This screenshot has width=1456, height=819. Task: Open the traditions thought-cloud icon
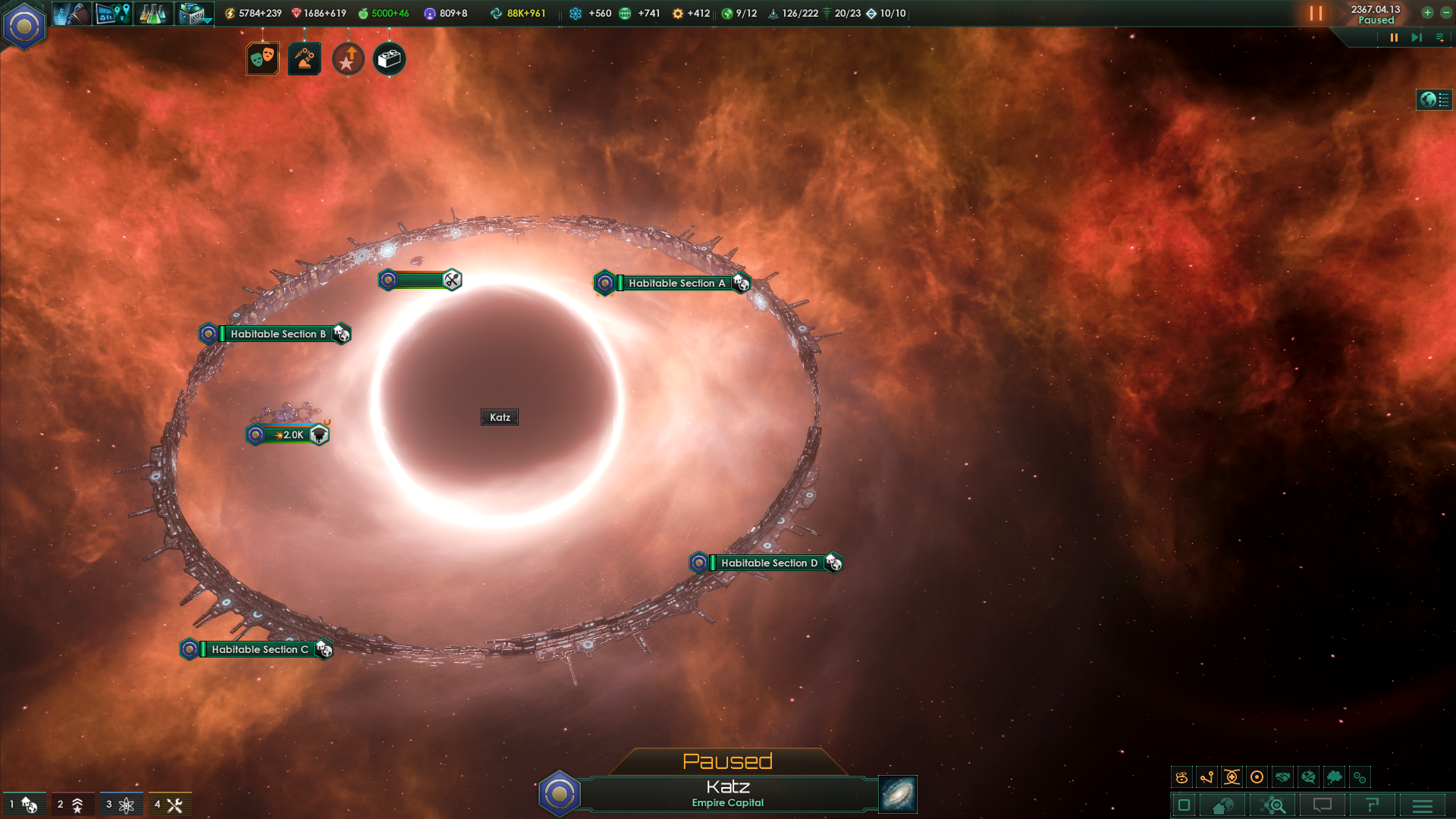pos(1334,777)
